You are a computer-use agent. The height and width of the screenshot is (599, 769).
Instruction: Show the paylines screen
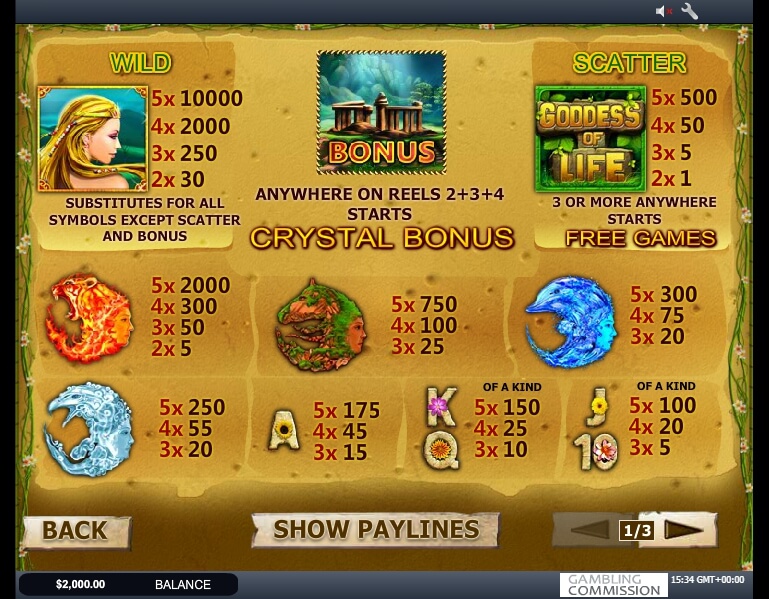[x=375, y=530]
